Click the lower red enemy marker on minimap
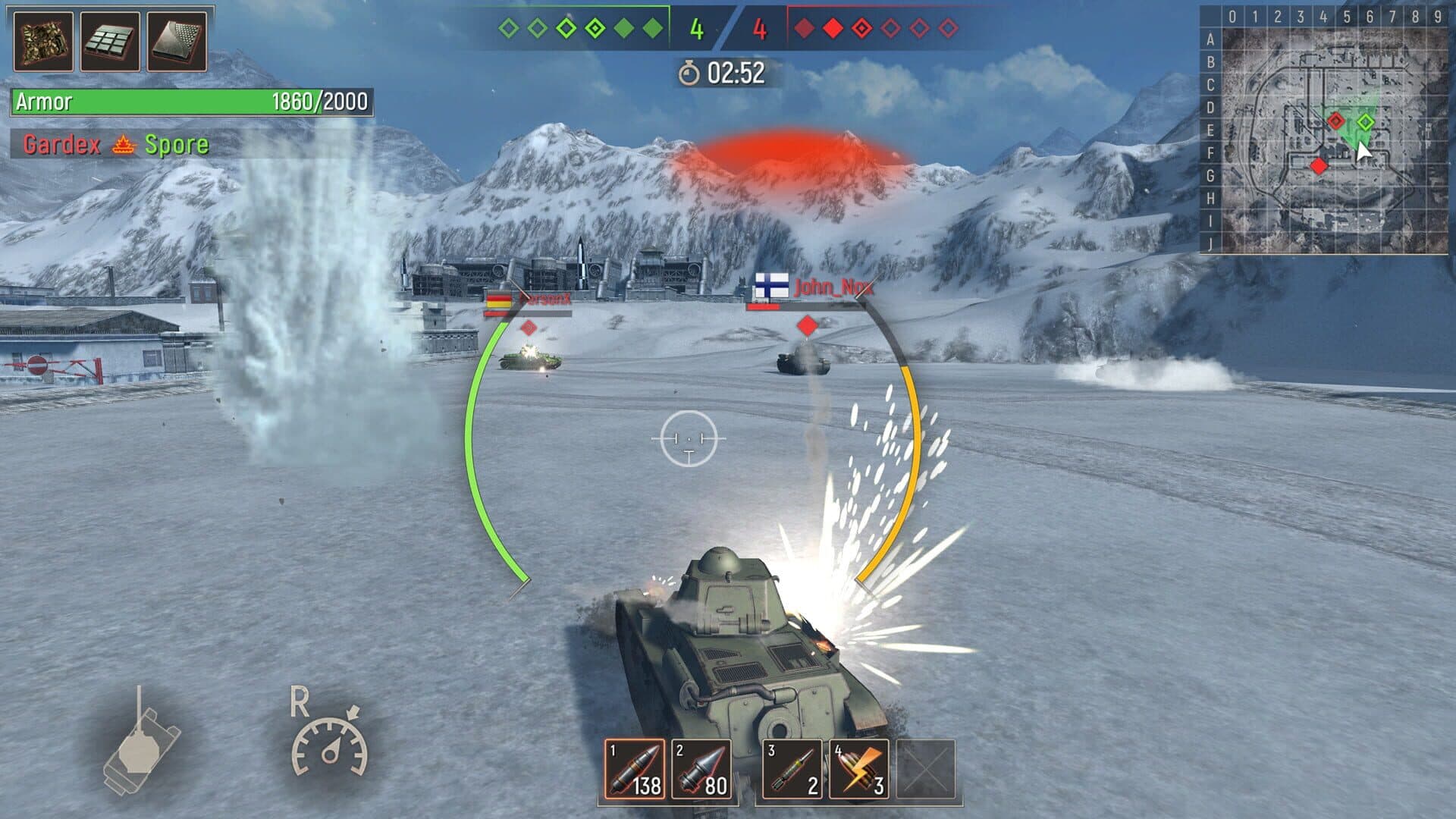 [x=1319, y=165]
